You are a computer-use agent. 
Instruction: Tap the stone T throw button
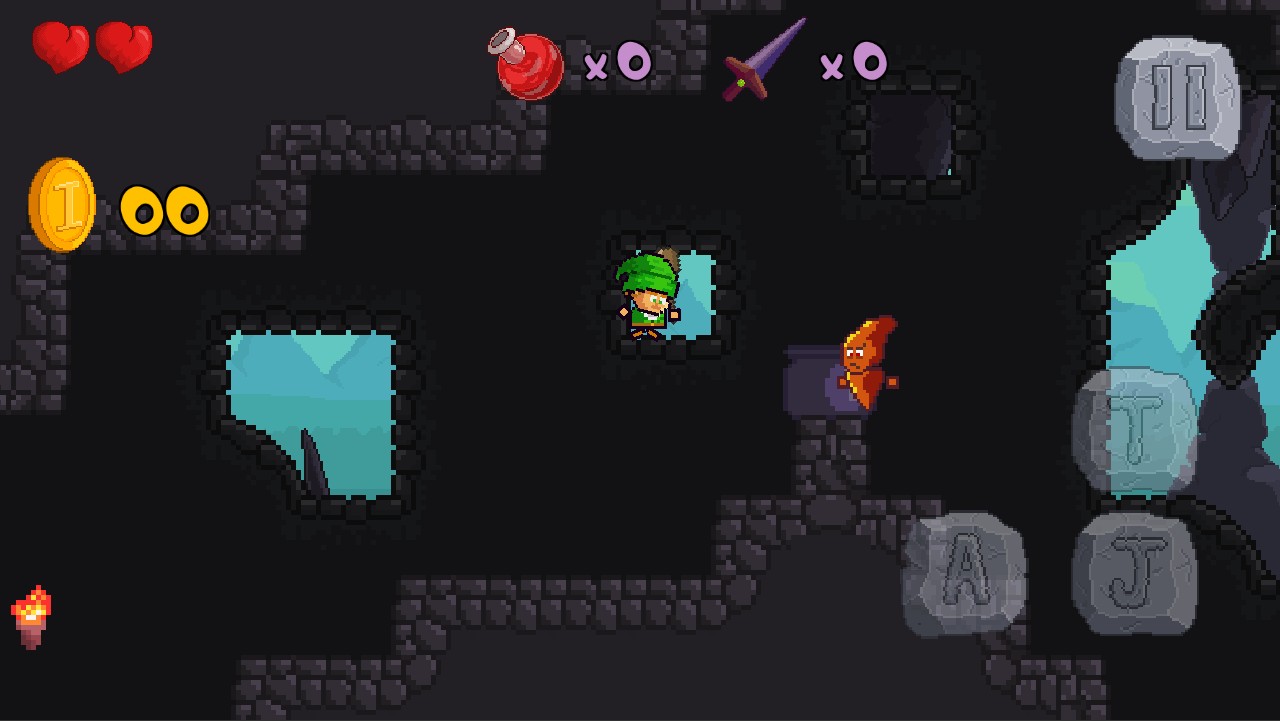click(1135, 432)
